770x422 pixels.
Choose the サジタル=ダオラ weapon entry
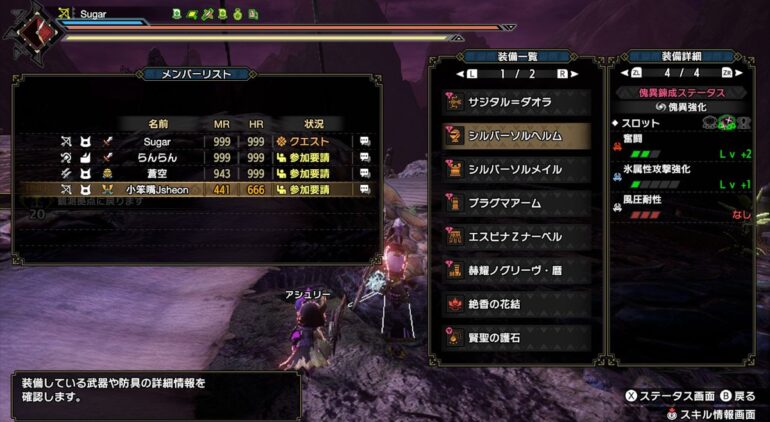[516, 102]
